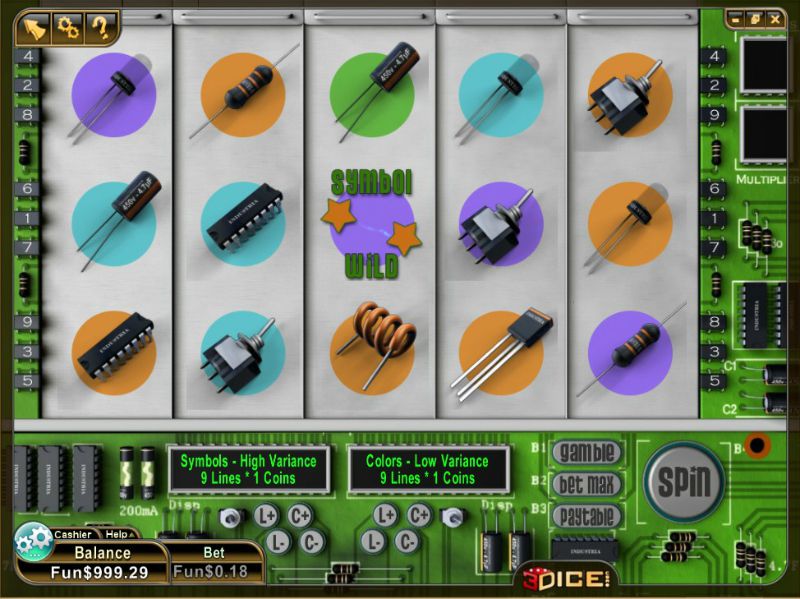
Task: Increase lines under the Colors panel
Action: 386,516
